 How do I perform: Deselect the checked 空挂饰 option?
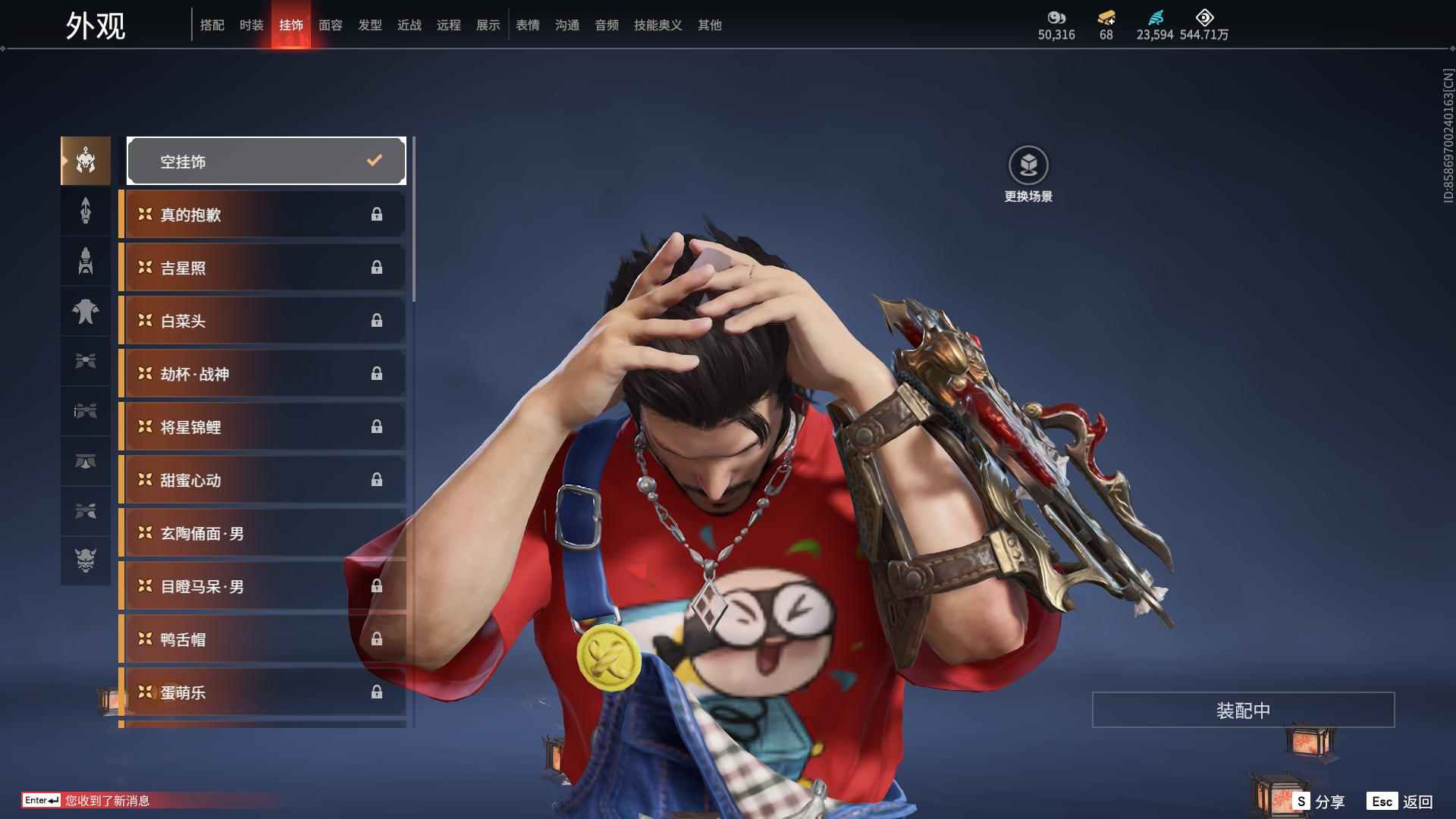tap(266, 160)
